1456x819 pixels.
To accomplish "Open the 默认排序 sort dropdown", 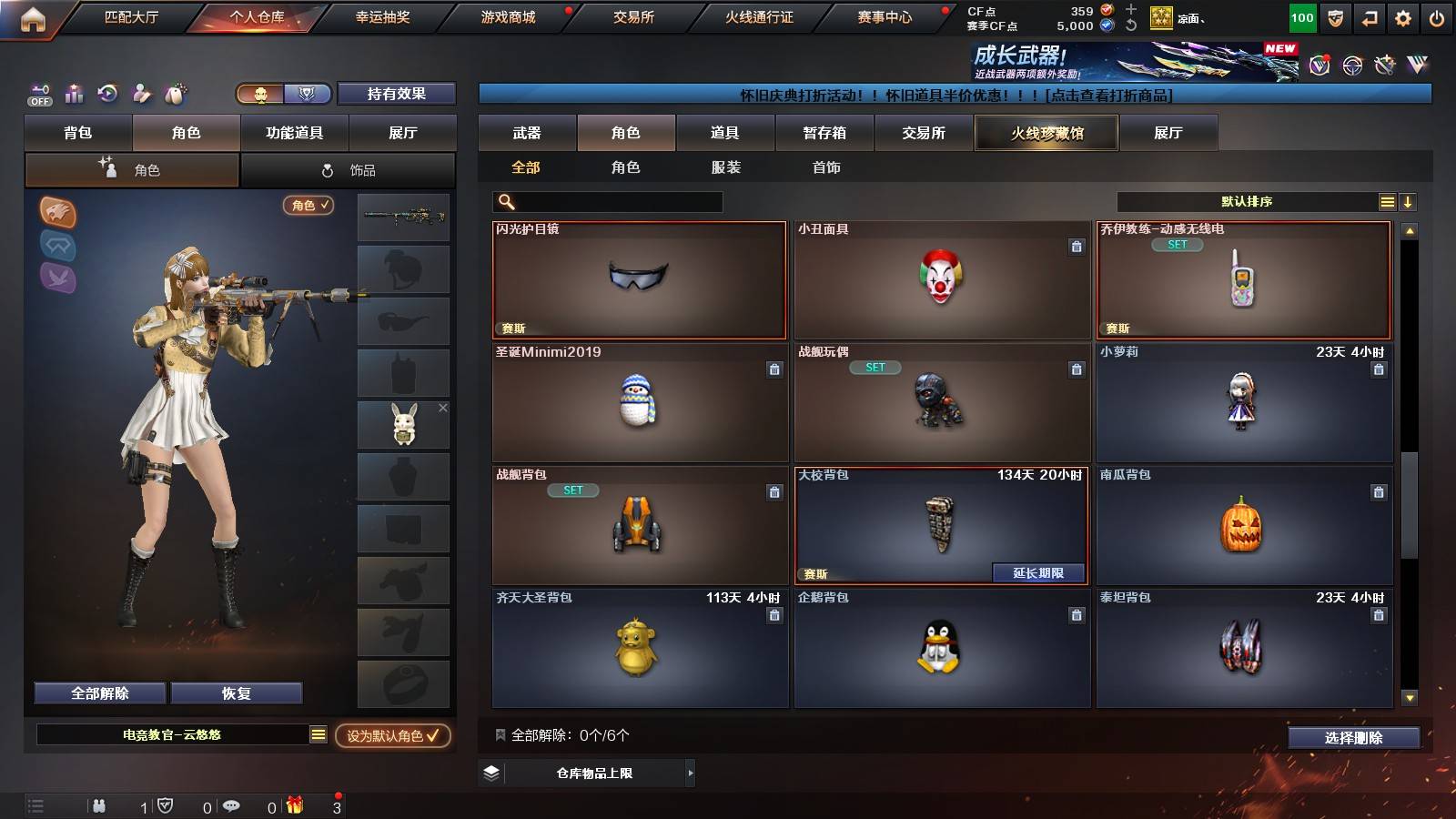I will tap(1247, 200).
